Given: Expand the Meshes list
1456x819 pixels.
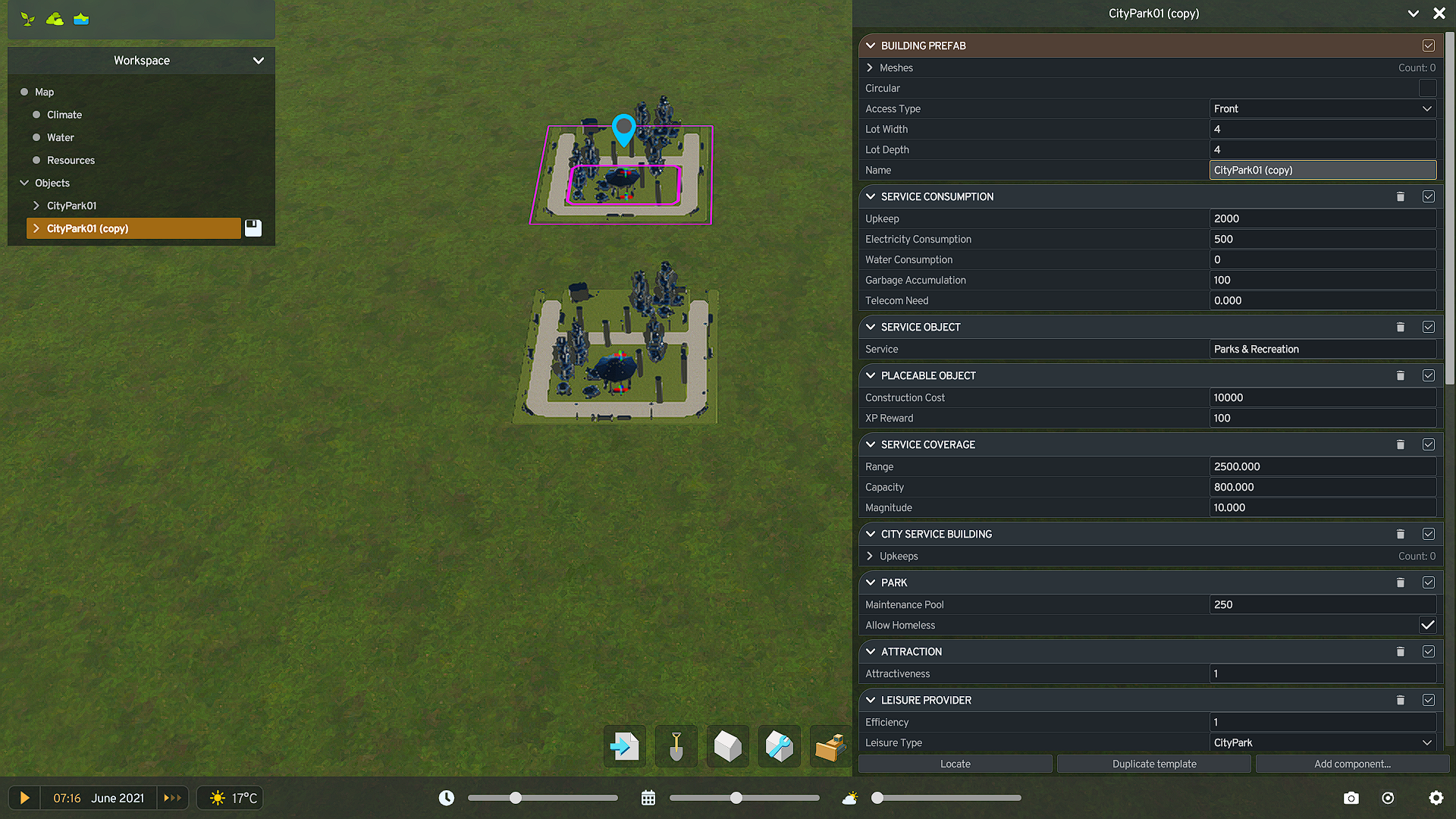Looking at the screenshot, I should [x=870, y=67].
